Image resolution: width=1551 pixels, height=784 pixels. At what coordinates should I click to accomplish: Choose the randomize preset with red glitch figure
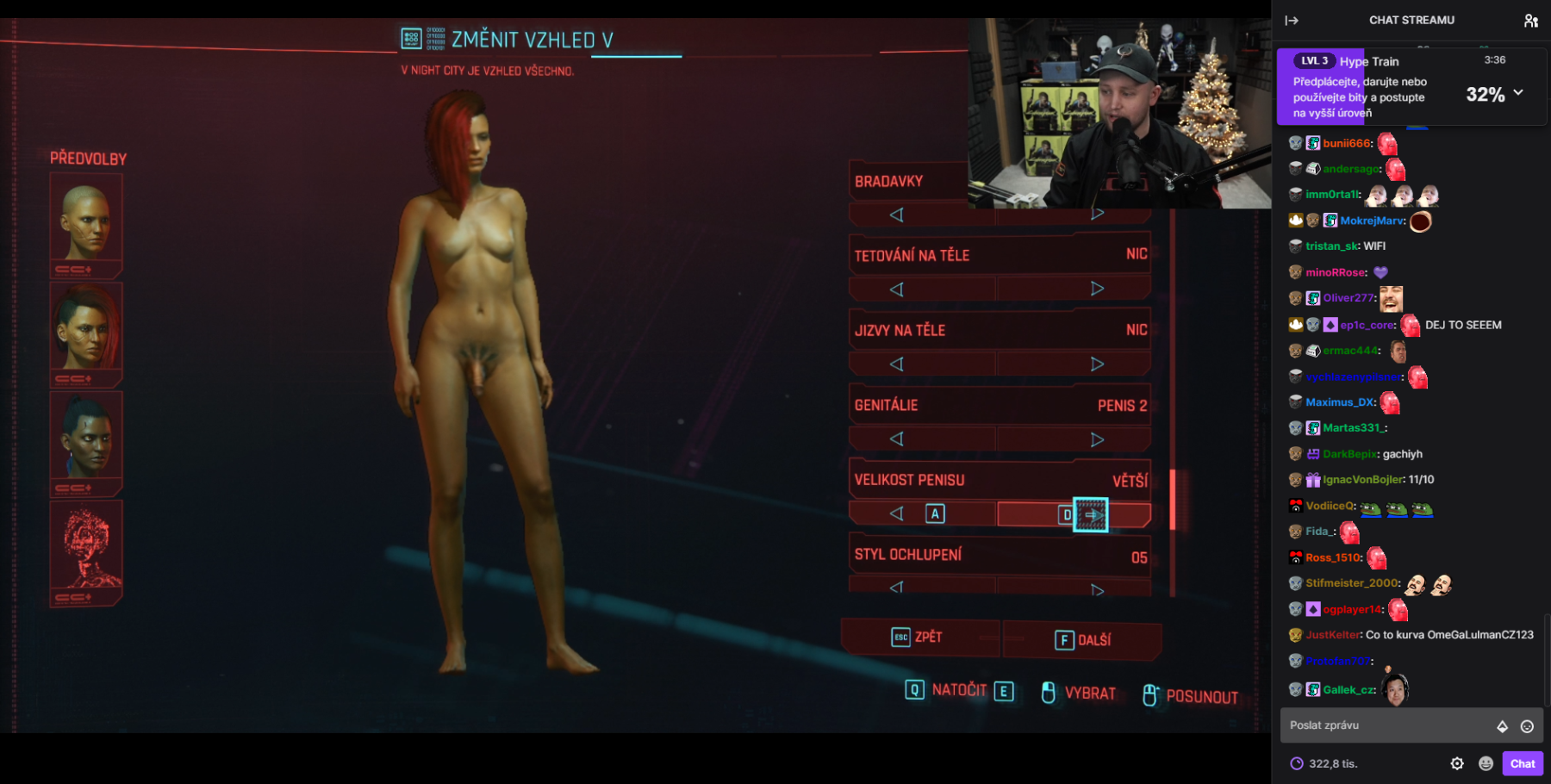(86, 548)
